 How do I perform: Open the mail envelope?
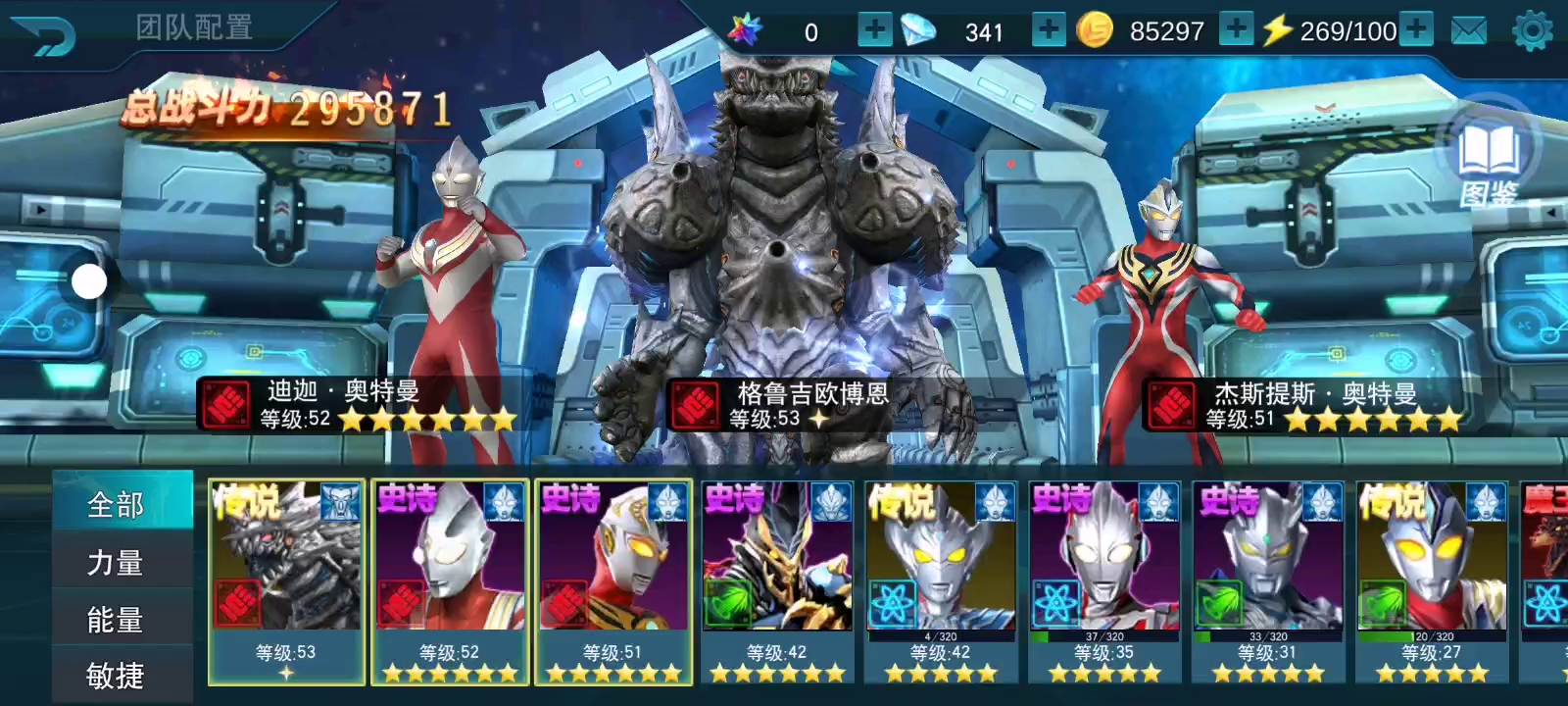tap(1468, 31)
